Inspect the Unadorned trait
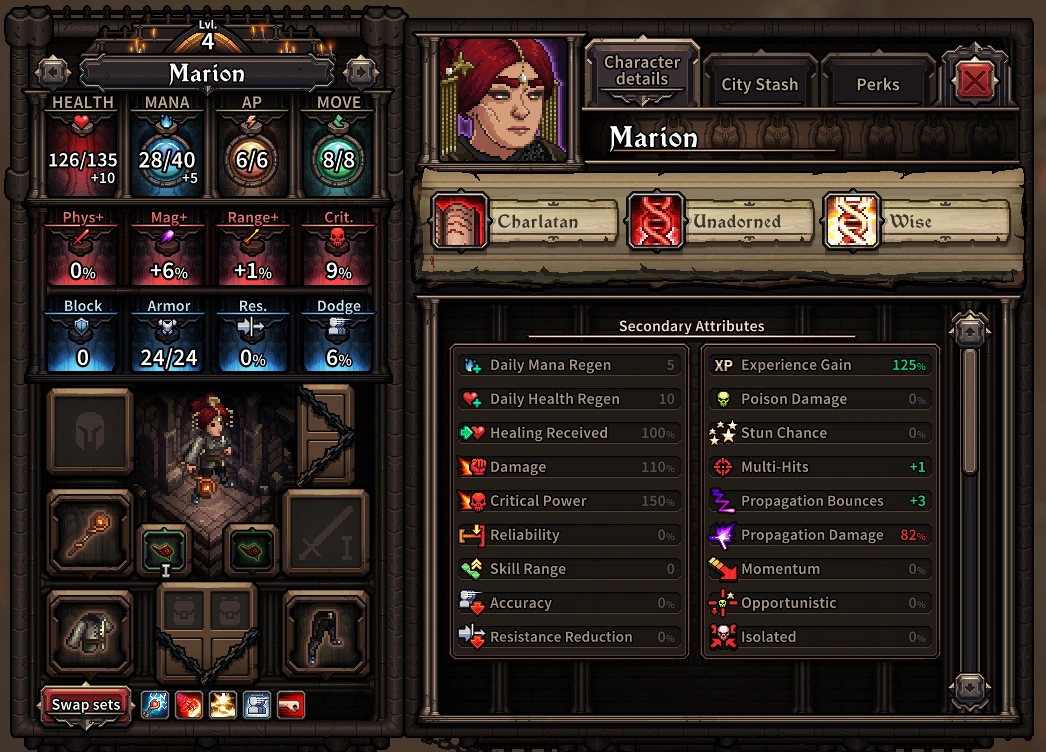 pyautogui.click(x=720, y=221)
